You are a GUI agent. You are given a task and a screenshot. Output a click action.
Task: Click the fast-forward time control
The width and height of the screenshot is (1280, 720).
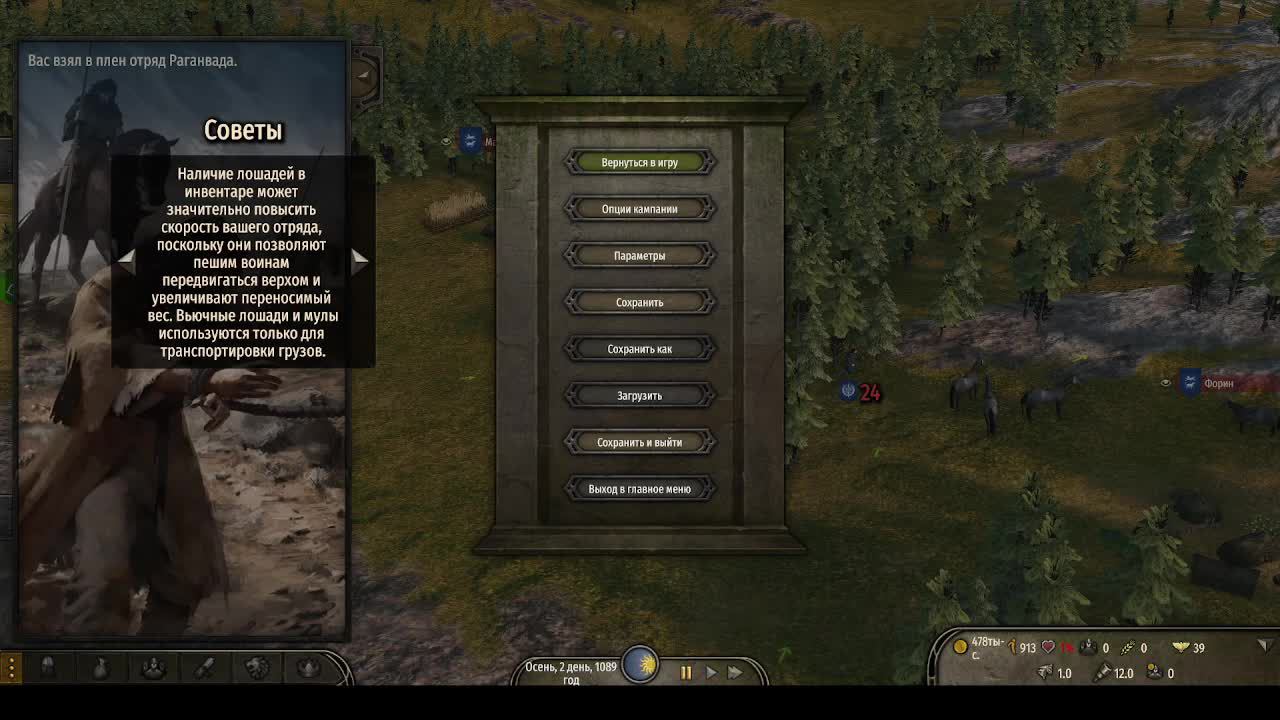(x=735, y=673)
